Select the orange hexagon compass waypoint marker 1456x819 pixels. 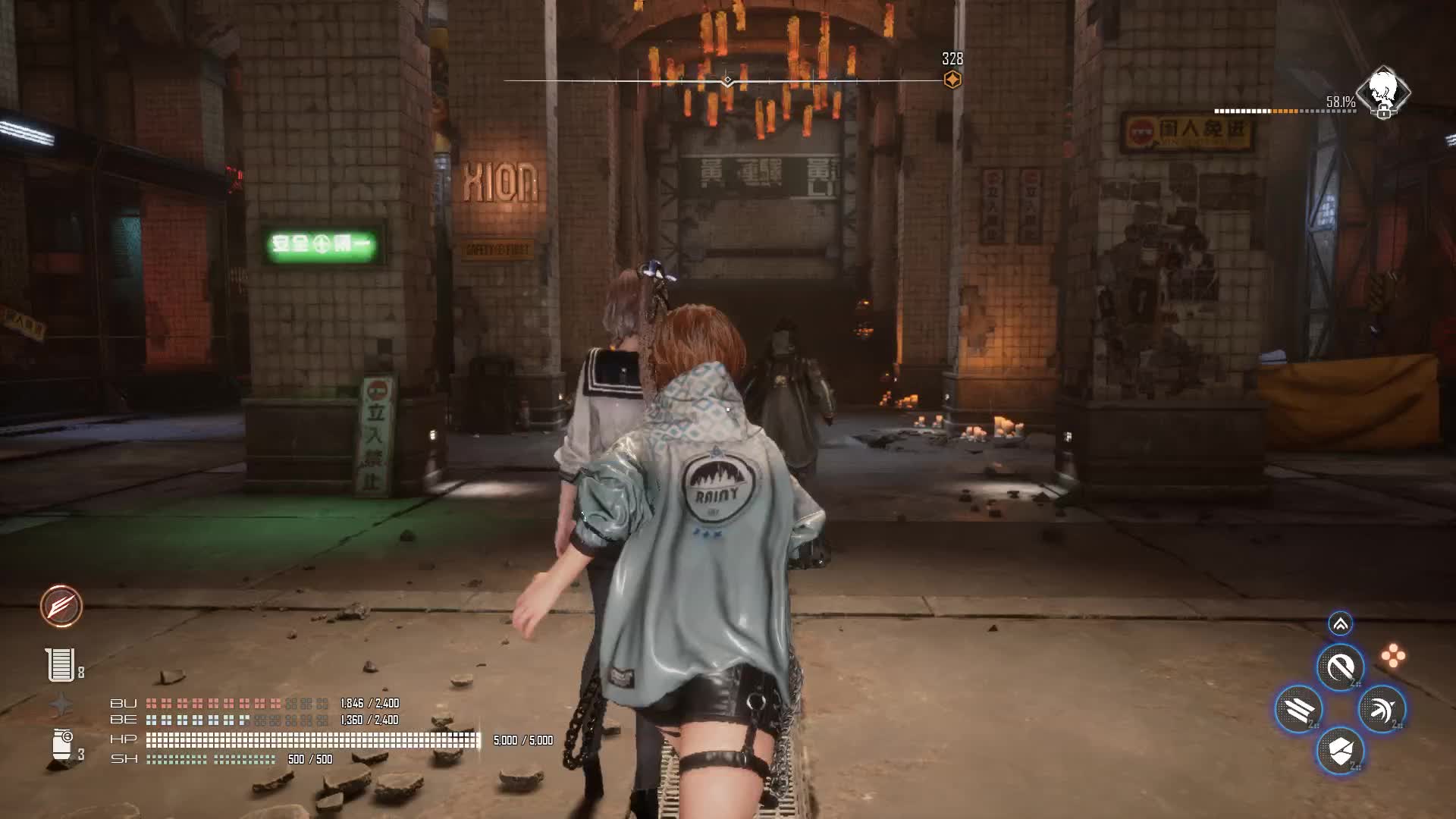tap(952, 80)
